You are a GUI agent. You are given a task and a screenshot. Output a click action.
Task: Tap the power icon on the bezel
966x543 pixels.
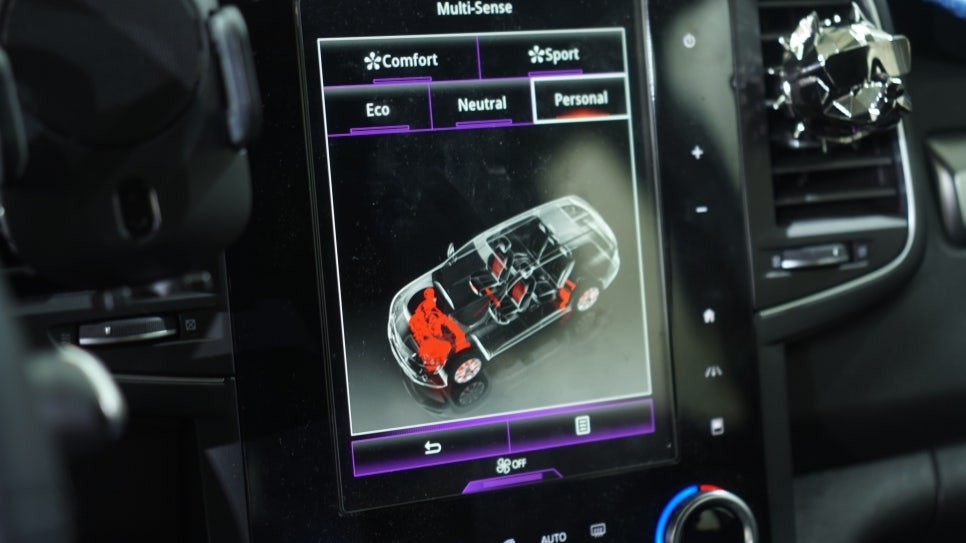click(689, 41)
